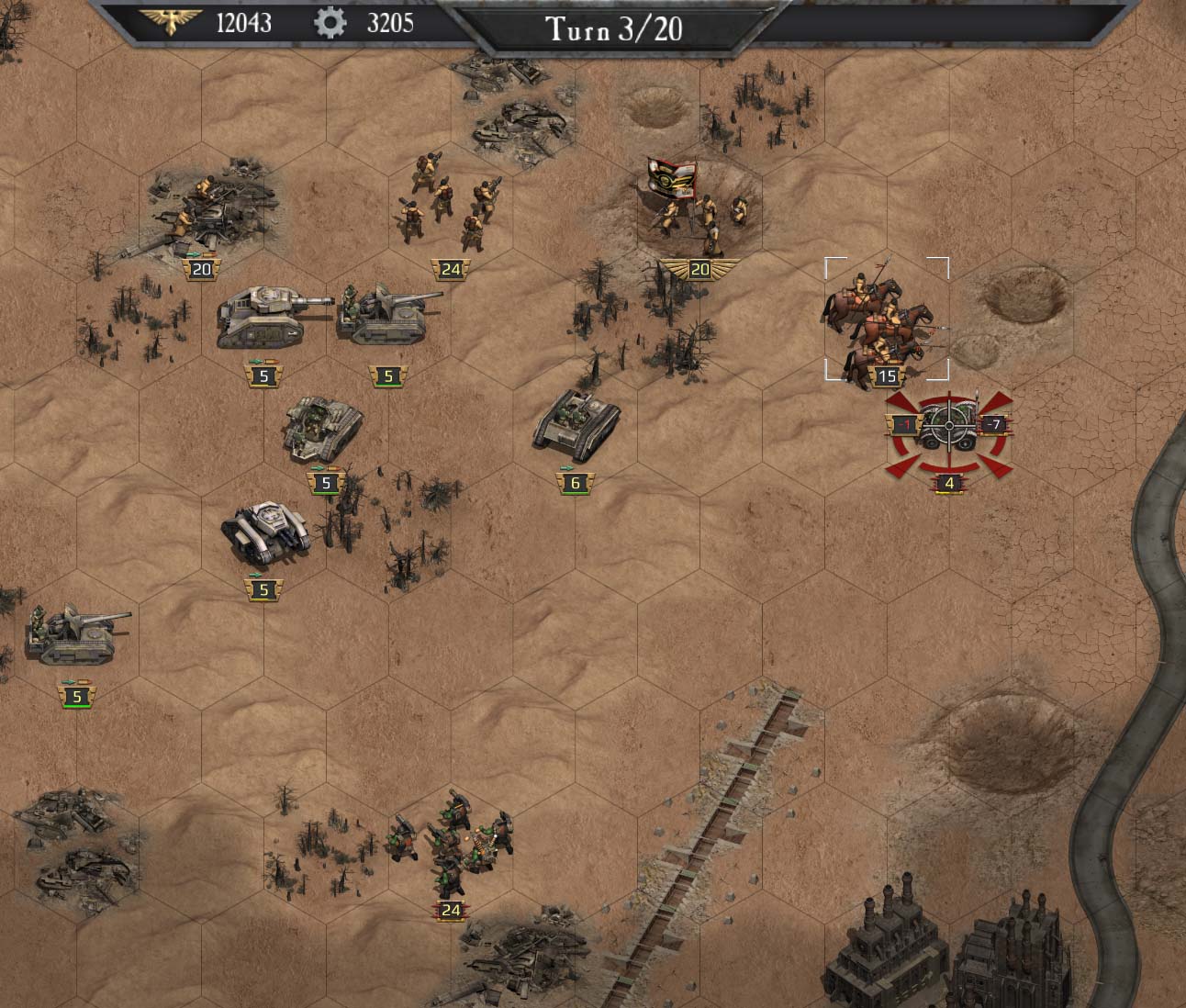Click the Turn 3/20 counter
The height and width of the screenshot is (1008, 1186).
(x=615, y=27)
